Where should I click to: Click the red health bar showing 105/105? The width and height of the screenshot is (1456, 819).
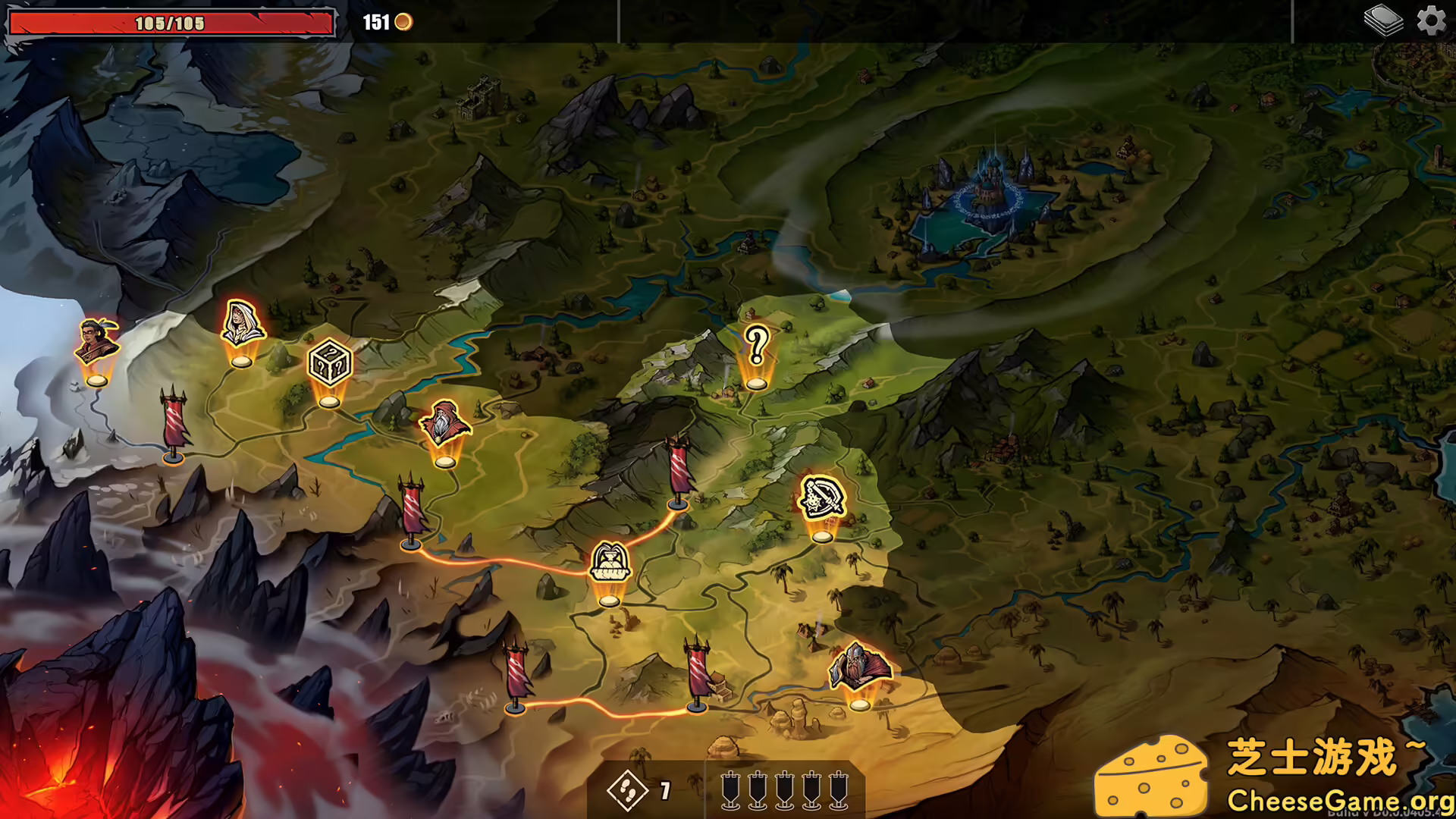(x=168, y=22)
